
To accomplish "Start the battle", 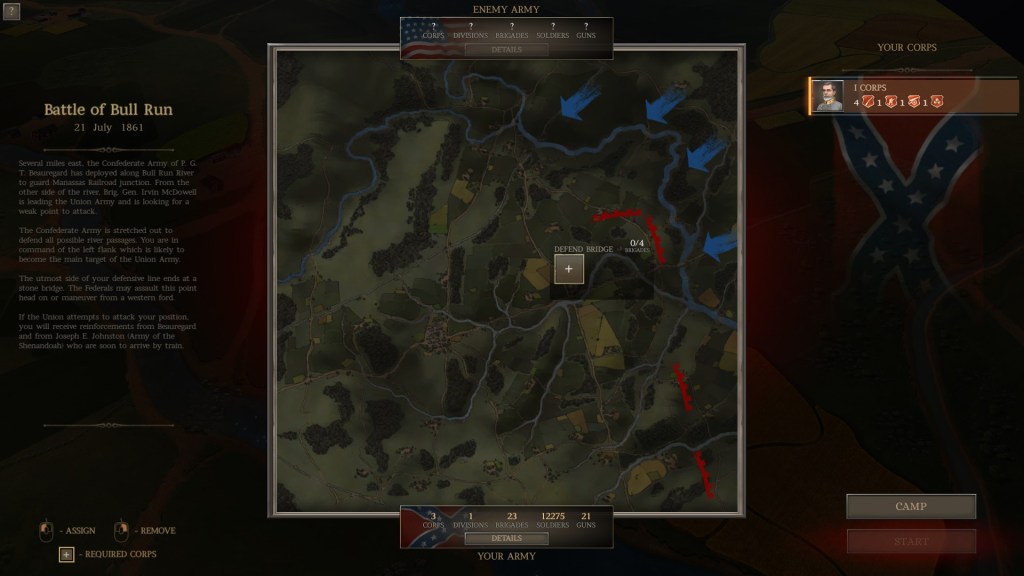I will (910, 541).
